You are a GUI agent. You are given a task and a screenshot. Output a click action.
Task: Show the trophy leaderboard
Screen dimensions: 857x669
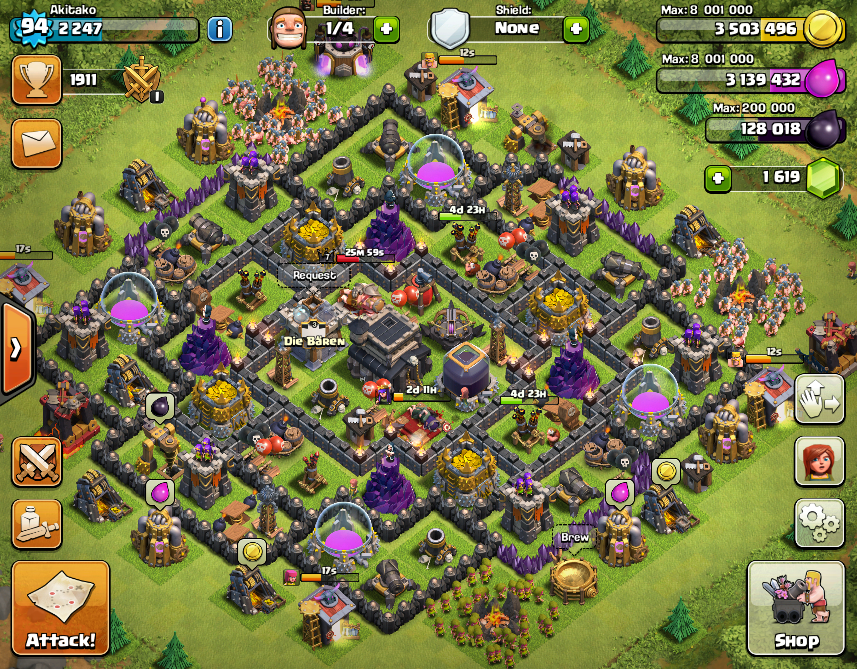[x=36, y=80]
